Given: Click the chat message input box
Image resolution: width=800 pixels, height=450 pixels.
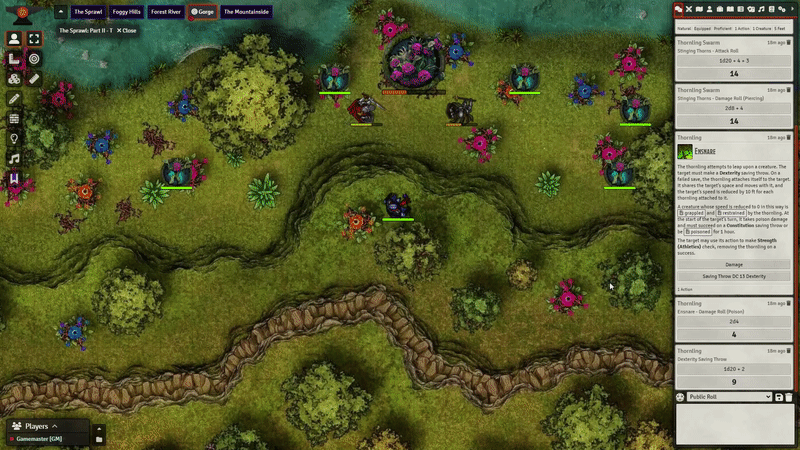Looking at the screenshot, I should point(734,423).
